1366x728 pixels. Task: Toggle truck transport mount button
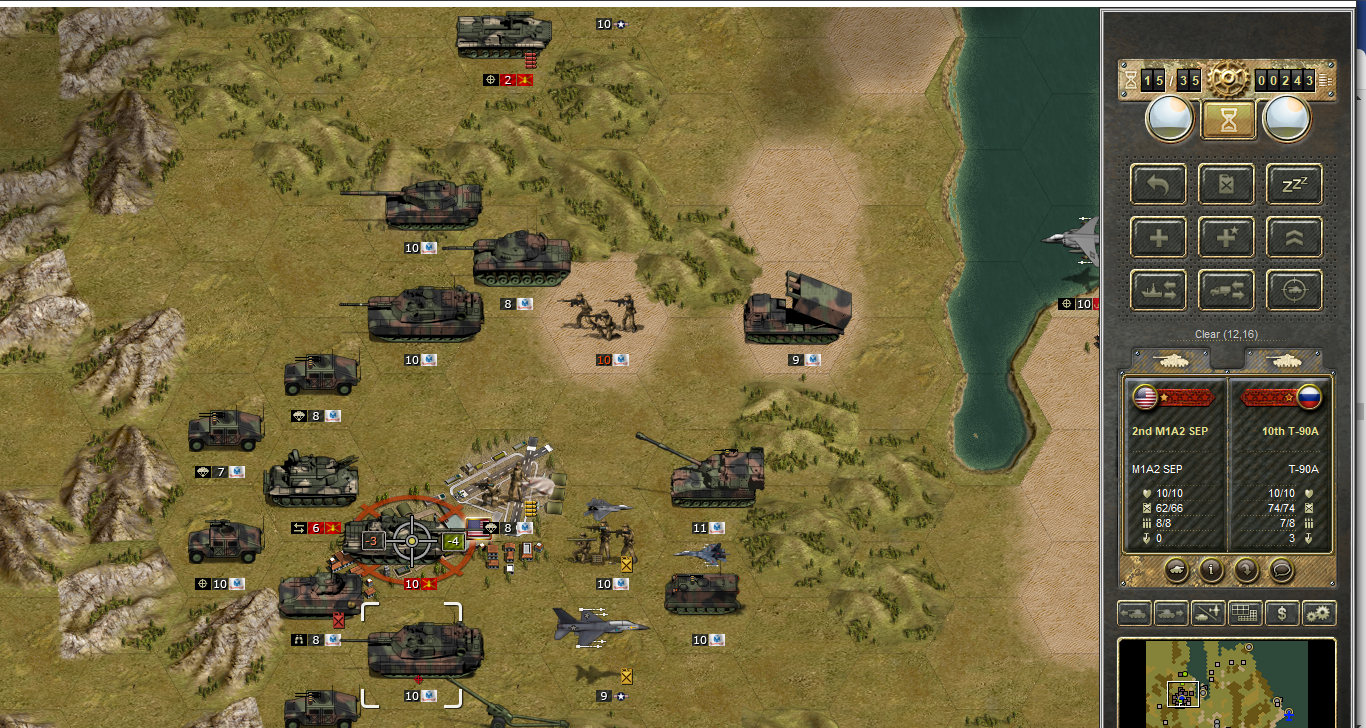point(1227,290)
